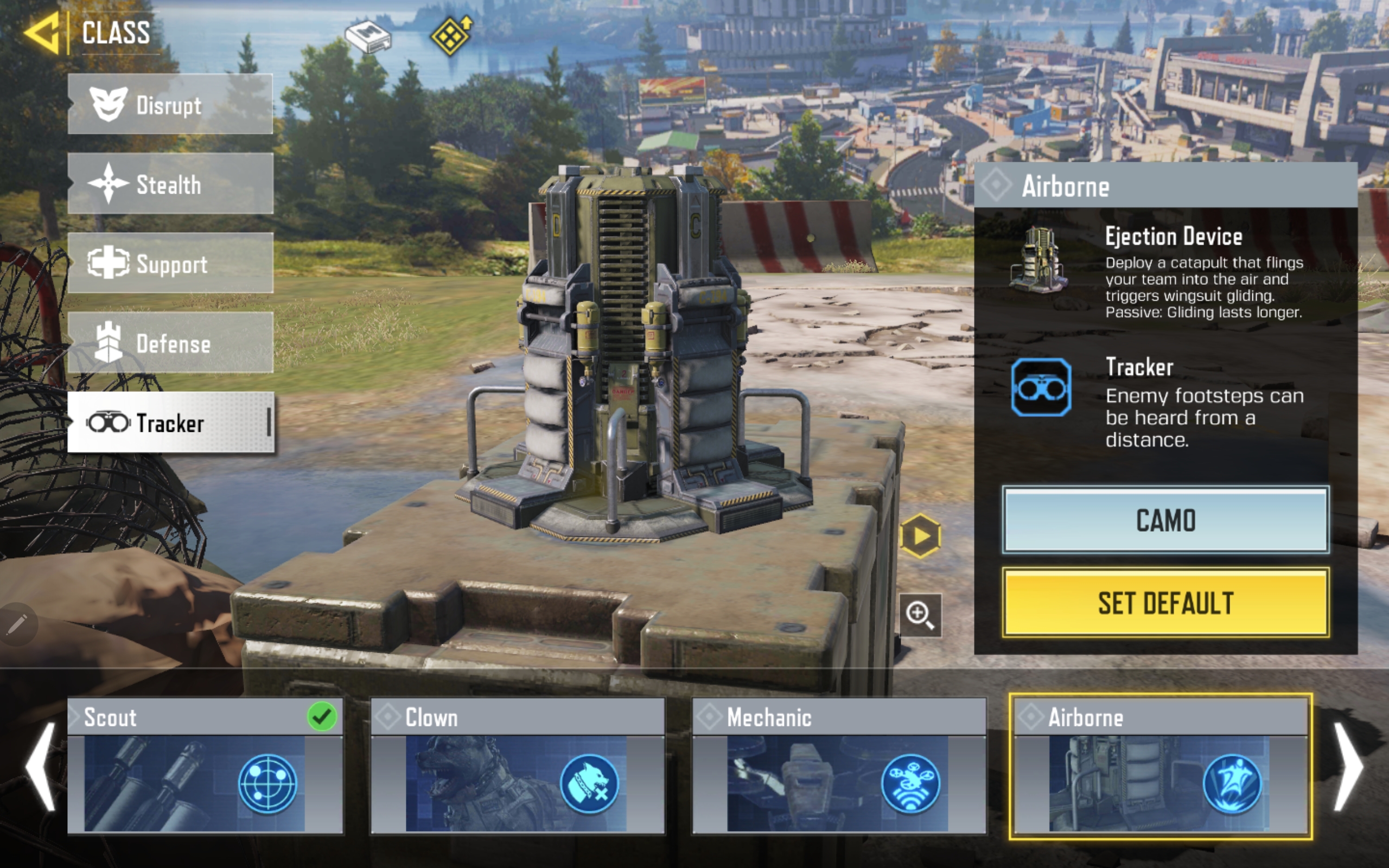Choose the Defense category
The image size is (1389, 868).
[170, 343]
